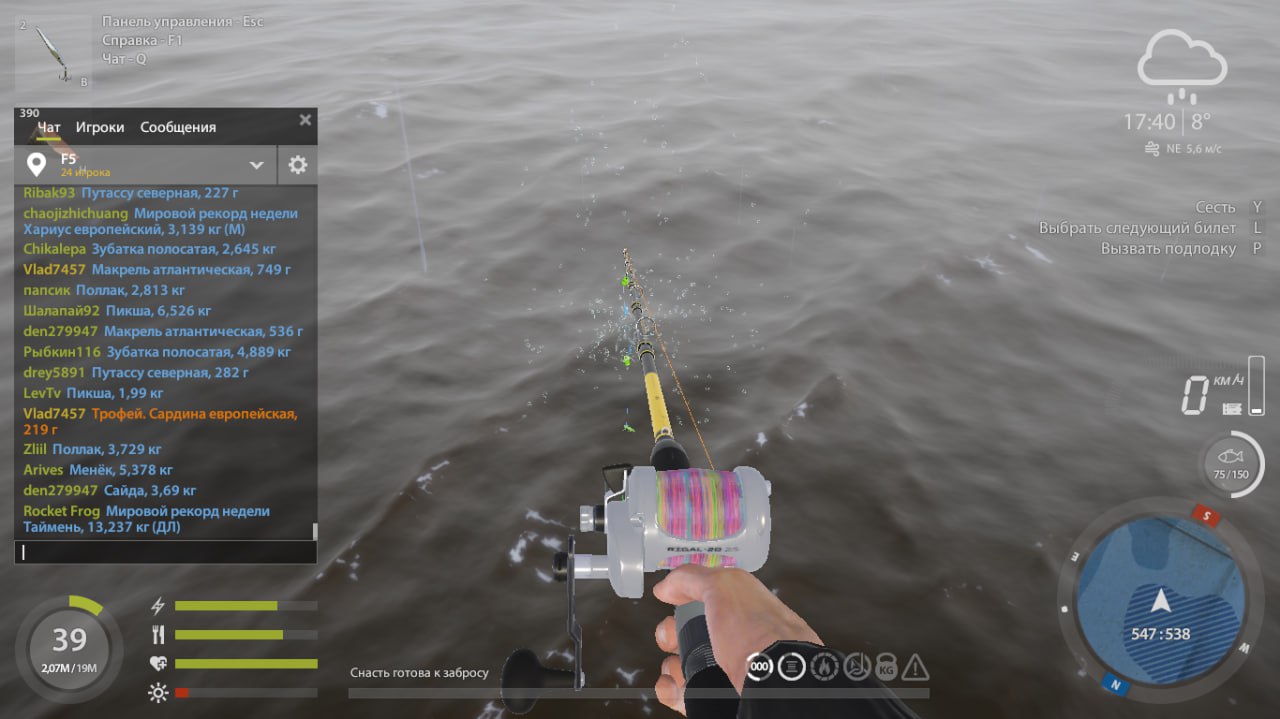The height and width of the screenshot is (719, 1280).
Task: Close the chat panel
Action: point(305,120)
